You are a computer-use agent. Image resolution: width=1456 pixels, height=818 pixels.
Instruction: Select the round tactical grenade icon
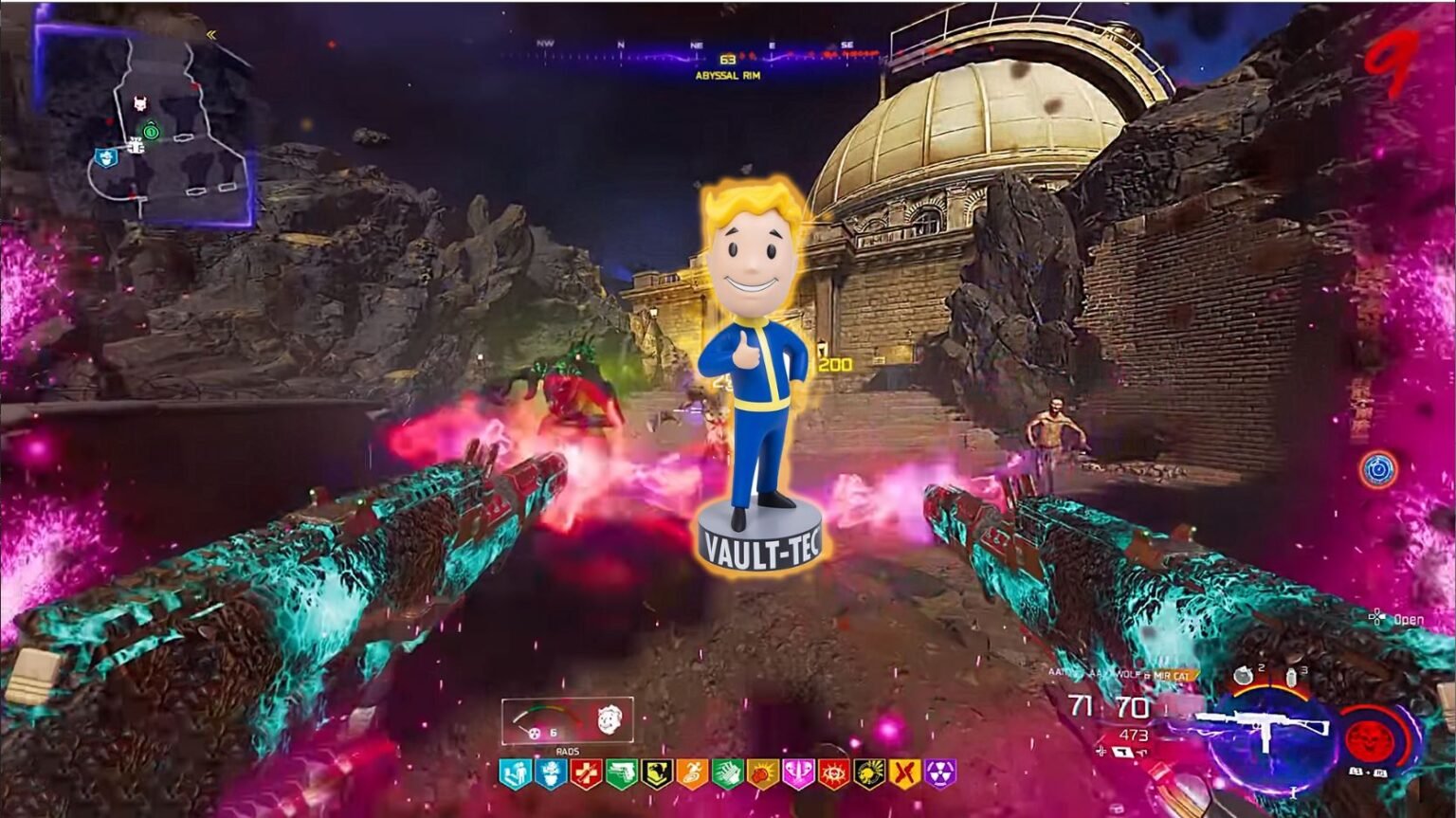(1245, 676)
